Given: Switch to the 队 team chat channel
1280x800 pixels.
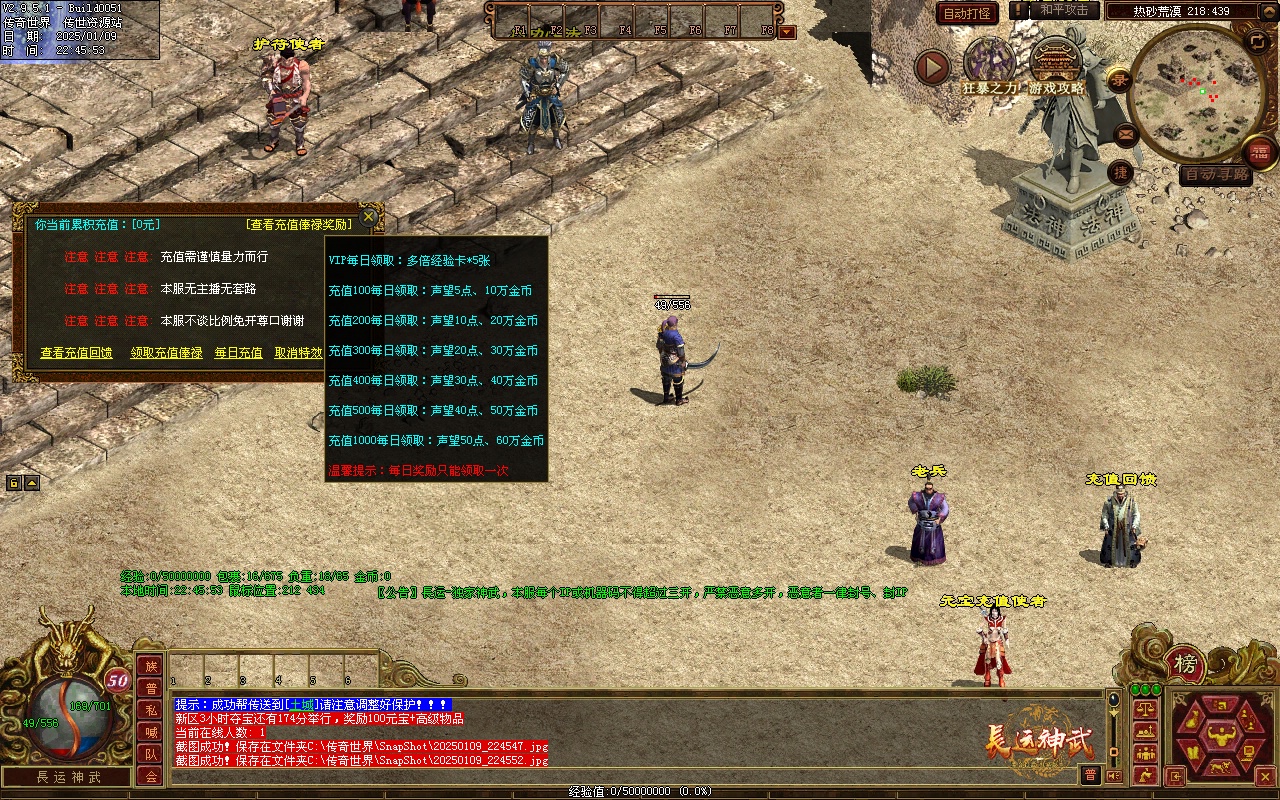Looking at the screenshot, I should tap(150, 754).
